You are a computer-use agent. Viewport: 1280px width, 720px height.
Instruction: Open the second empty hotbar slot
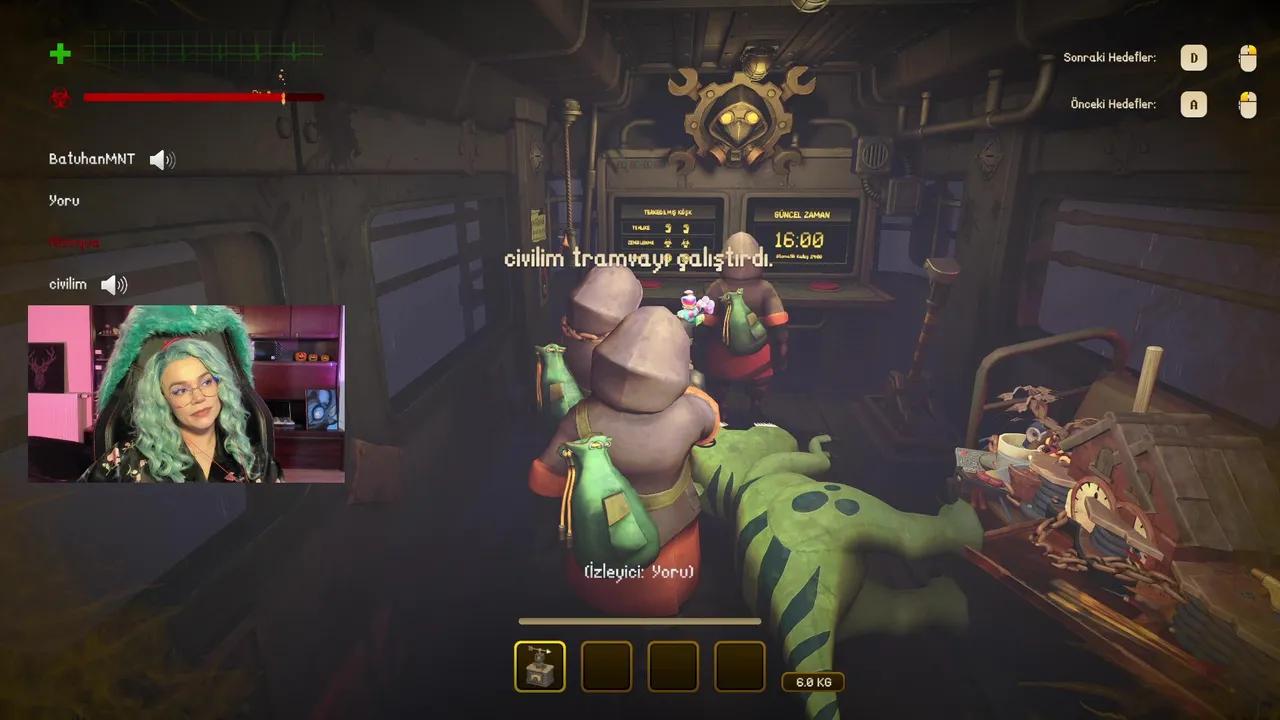tap(607, 666)
